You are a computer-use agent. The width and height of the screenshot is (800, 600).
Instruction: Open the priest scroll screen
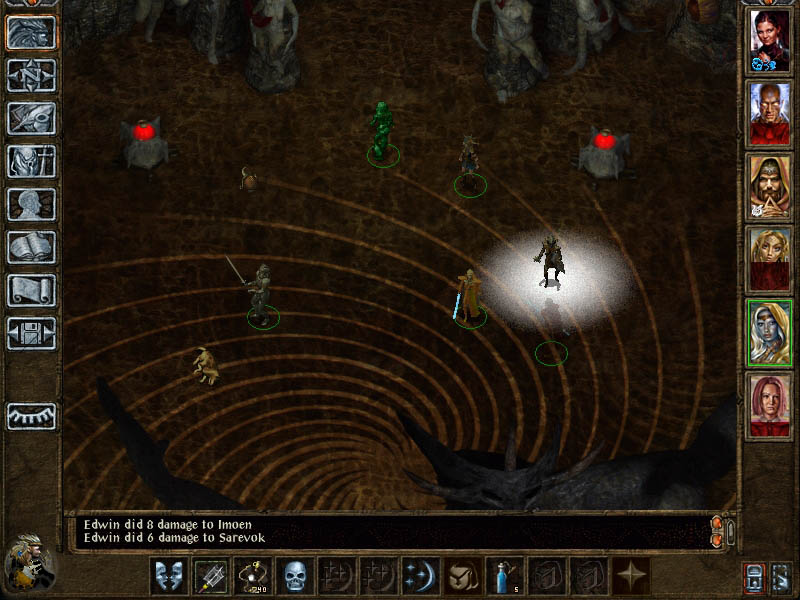tap(31, 291)
